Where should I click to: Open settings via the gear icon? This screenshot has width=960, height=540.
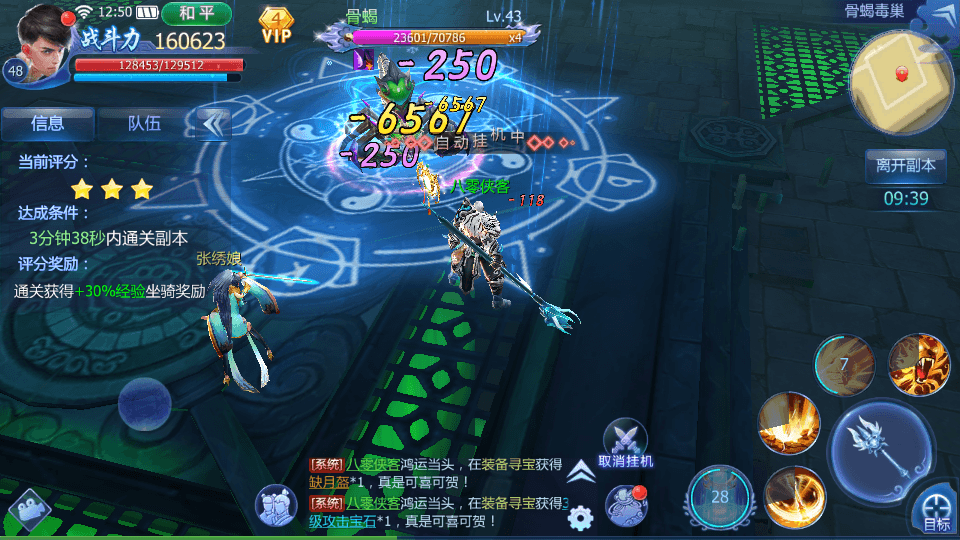[580, 518]
